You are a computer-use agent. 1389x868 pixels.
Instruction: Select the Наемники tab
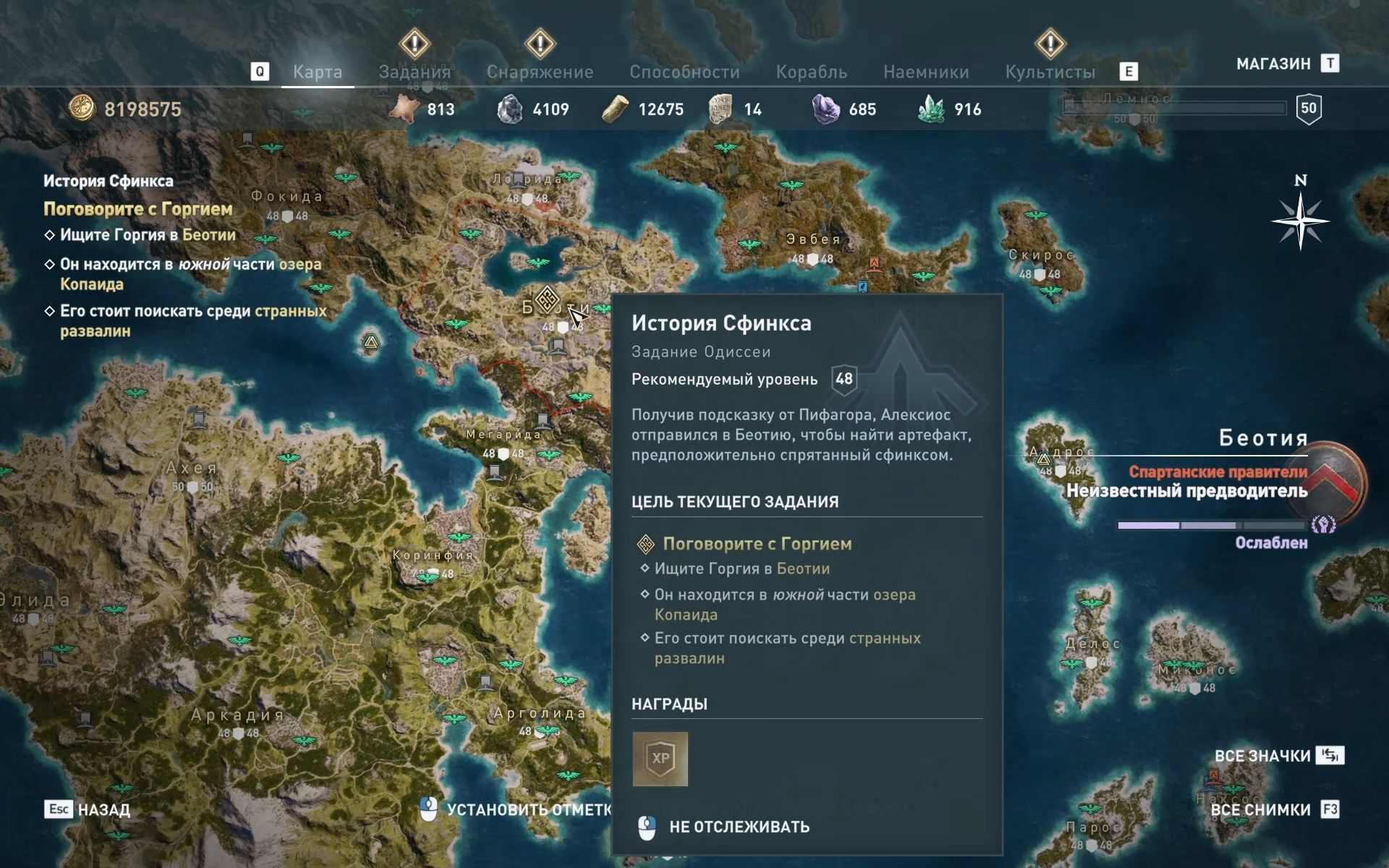[x=926, y=72]
